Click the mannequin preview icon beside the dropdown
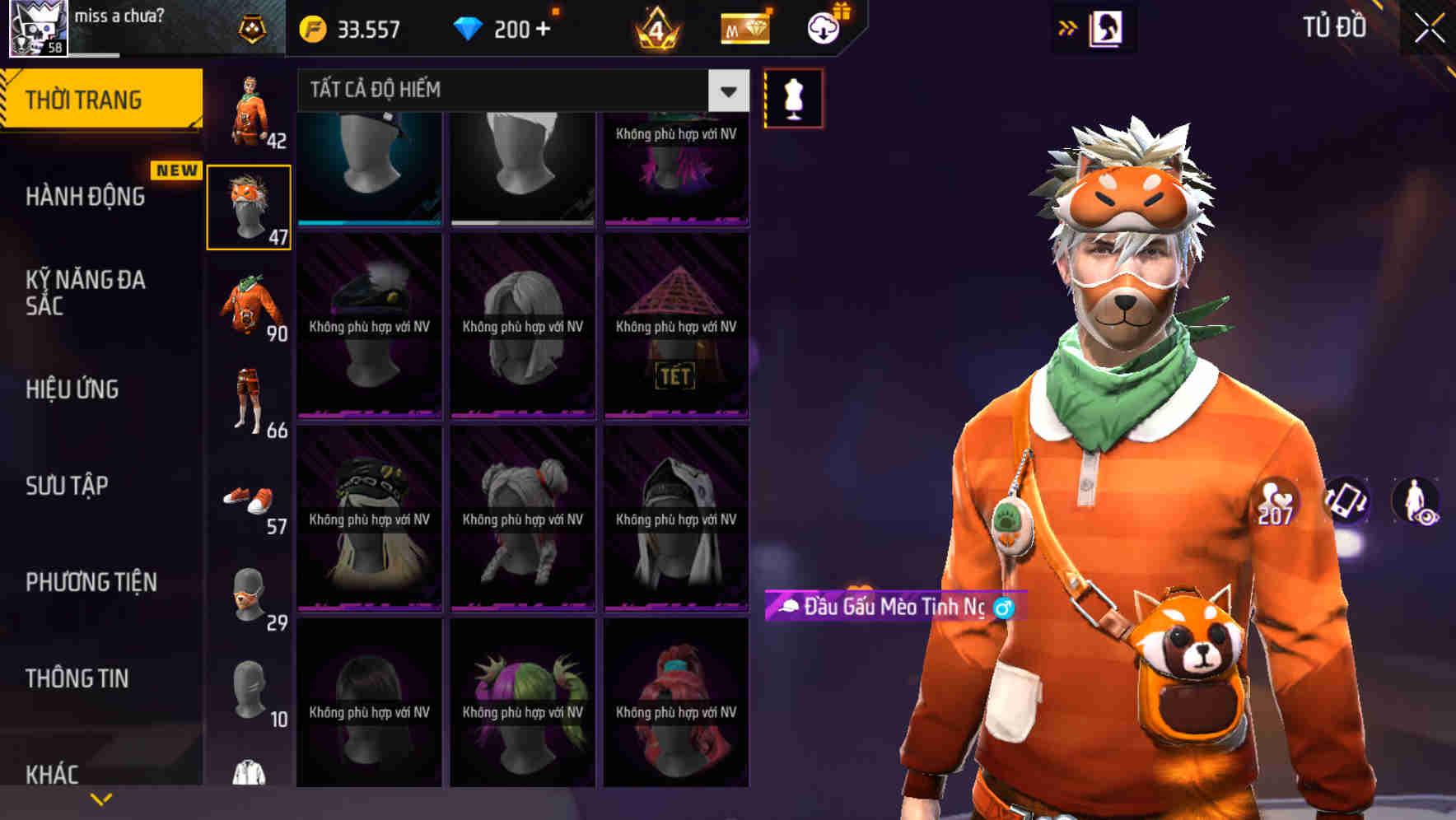 (792, 96)
